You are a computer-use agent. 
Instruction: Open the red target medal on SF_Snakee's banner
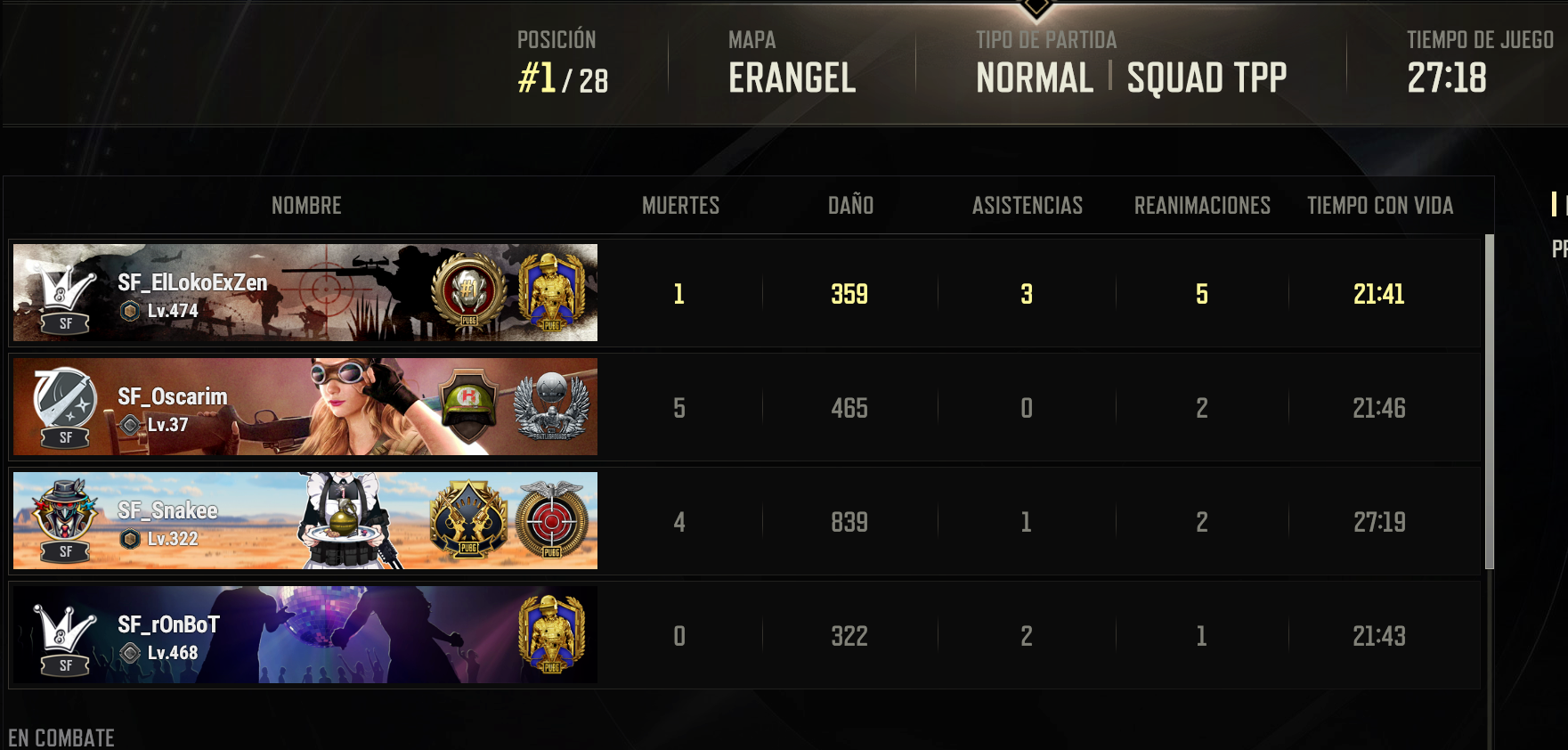(x=552, y=520)
